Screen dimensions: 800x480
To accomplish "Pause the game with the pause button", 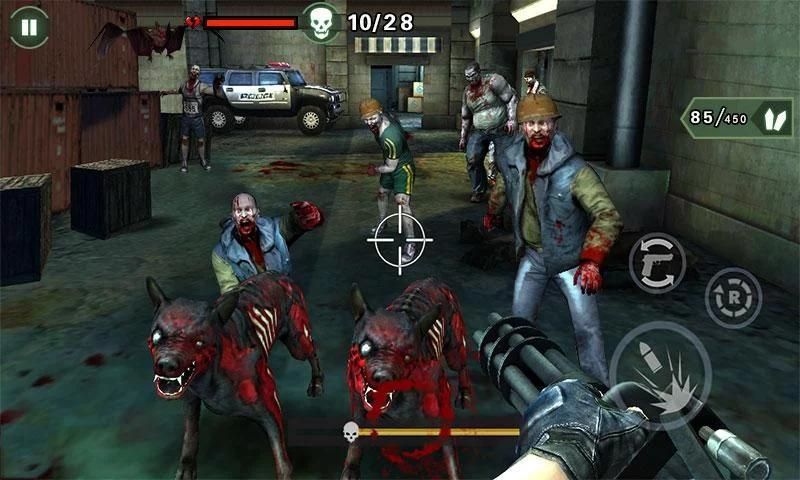I will [x=29, y=27].
